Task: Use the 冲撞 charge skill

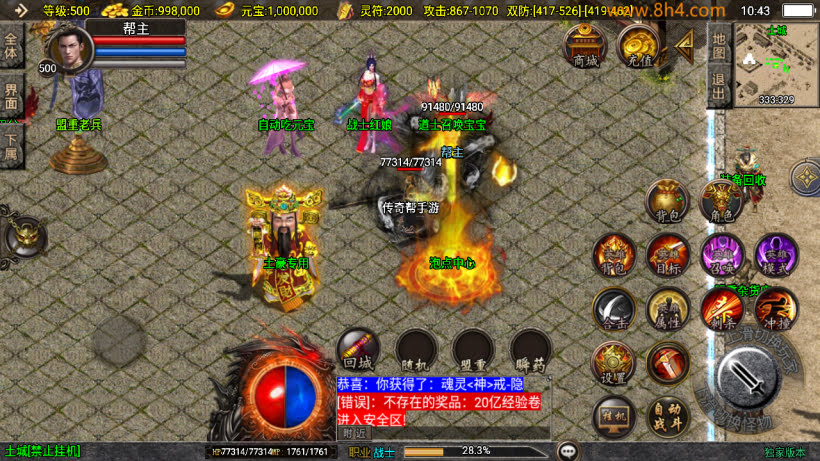Action: pyautogui.click(x=775, y=309)
